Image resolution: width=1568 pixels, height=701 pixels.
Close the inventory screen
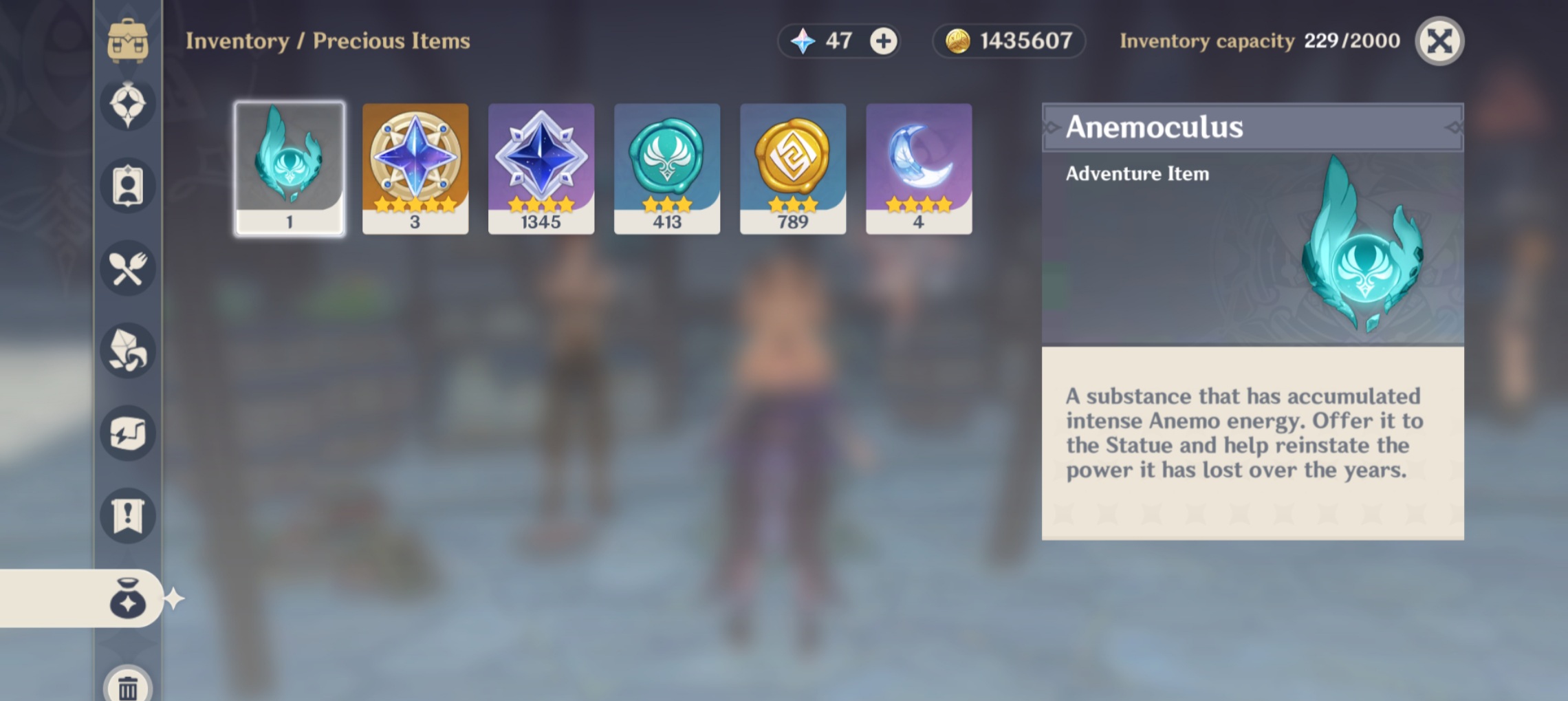[1439, 41]
